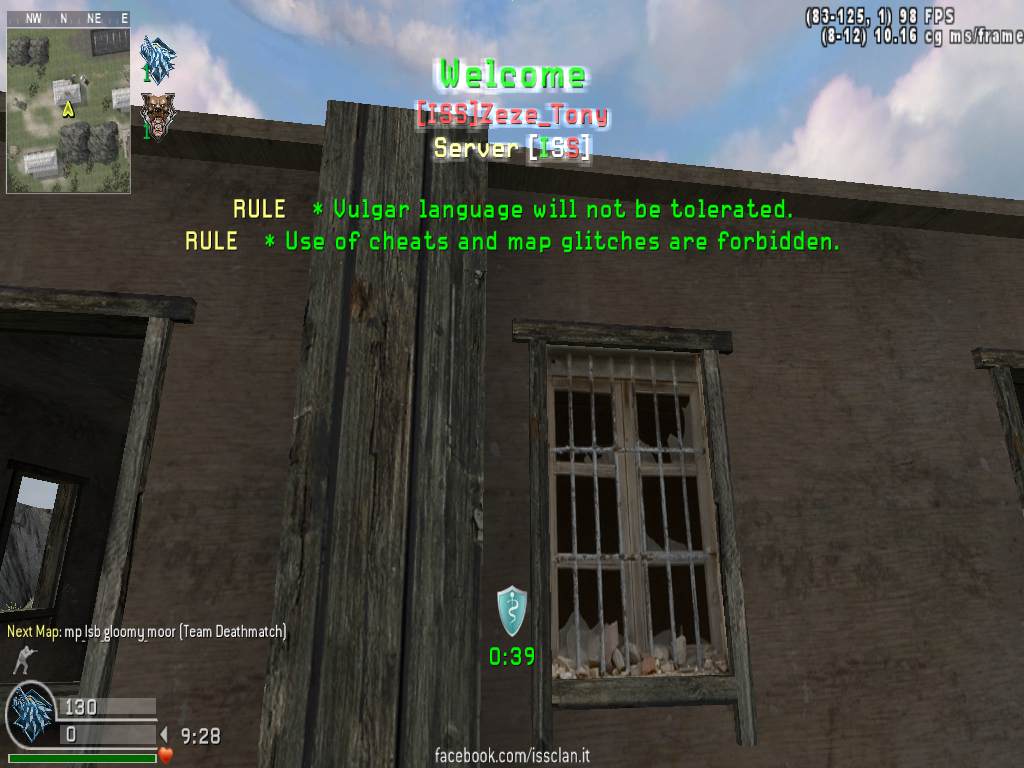The height and width of the screenshot is (768, 1024).
Task: Click the soldier stance icon
Action: pyautogui.click(x=21, y=660)
